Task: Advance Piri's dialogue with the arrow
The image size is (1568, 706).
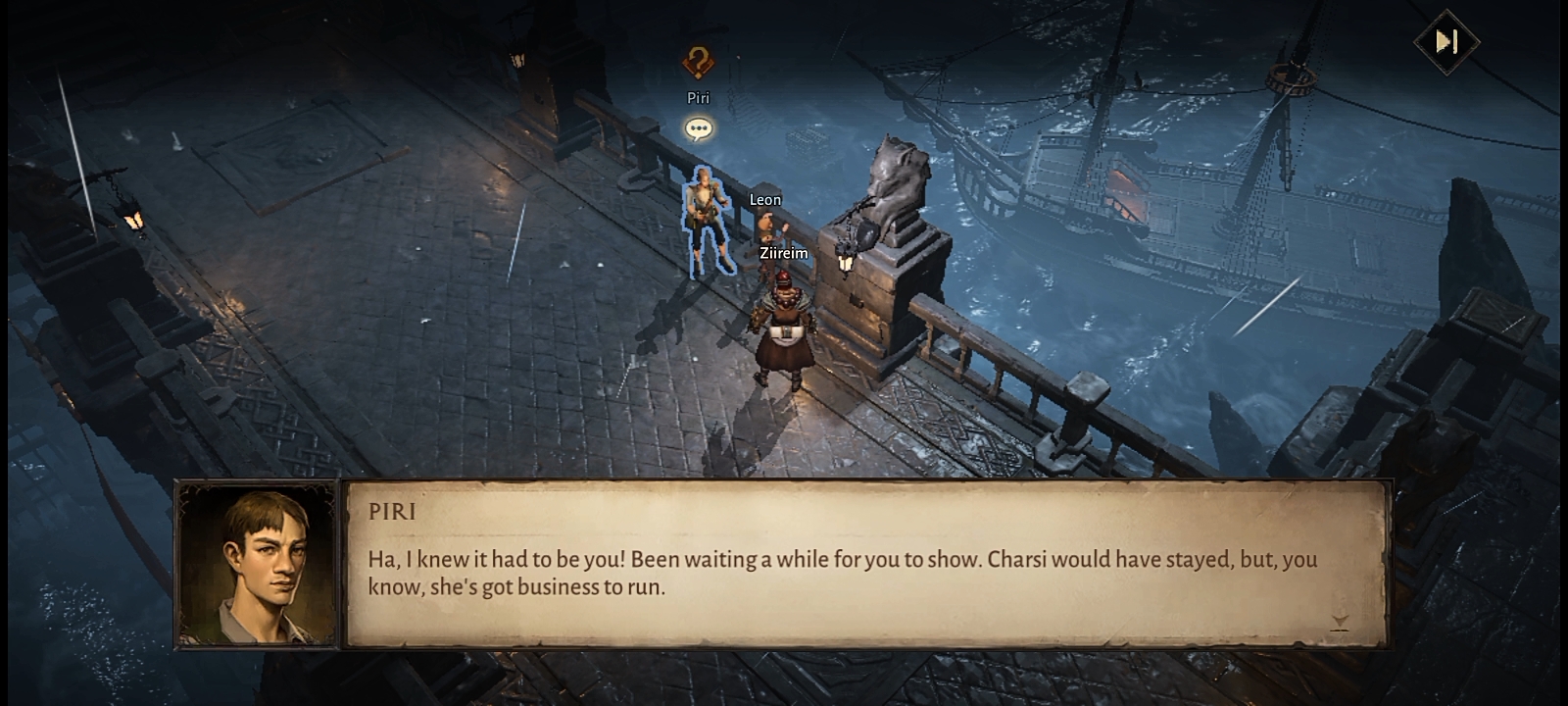Action: point(1340,622)
